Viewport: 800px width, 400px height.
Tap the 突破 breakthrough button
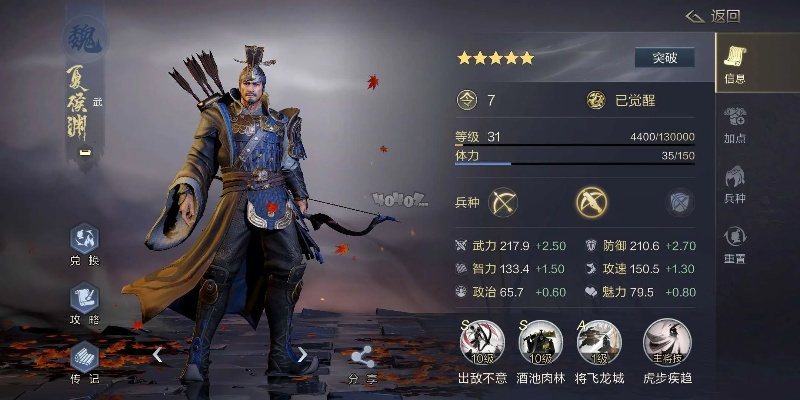665,57
